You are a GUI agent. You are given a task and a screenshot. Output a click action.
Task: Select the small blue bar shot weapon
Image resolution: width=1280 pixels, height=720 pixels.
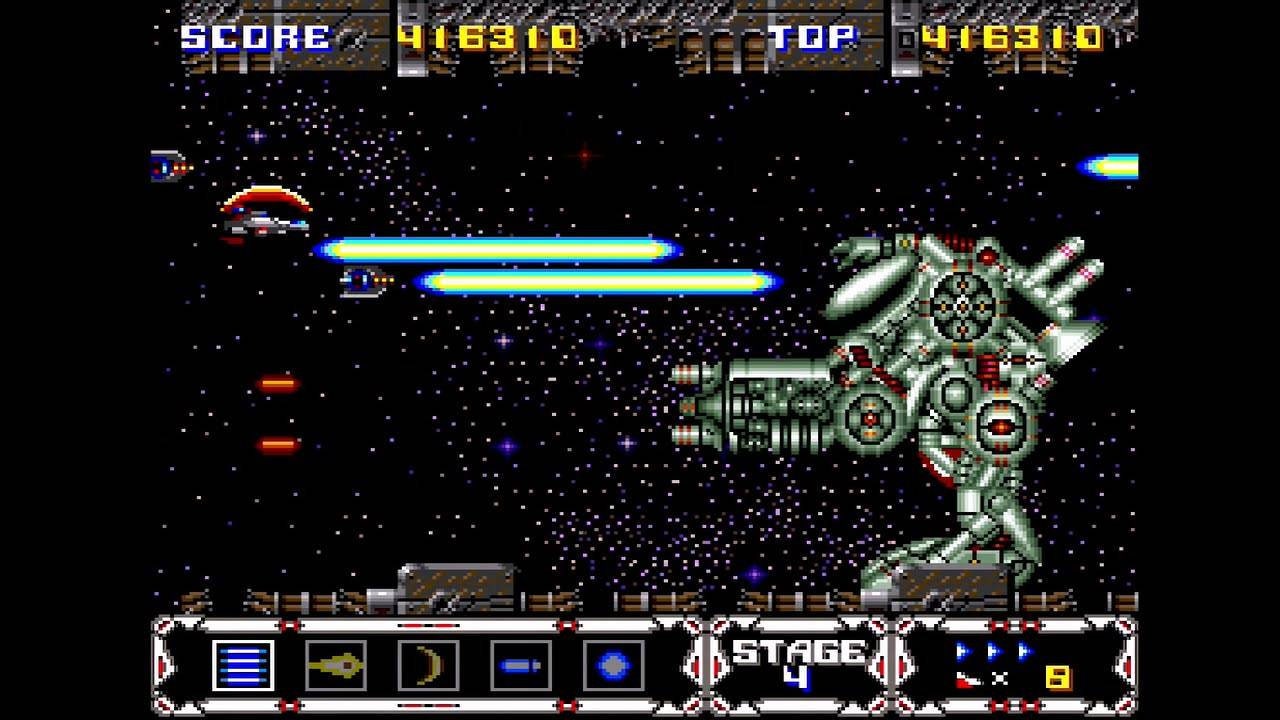521,666
